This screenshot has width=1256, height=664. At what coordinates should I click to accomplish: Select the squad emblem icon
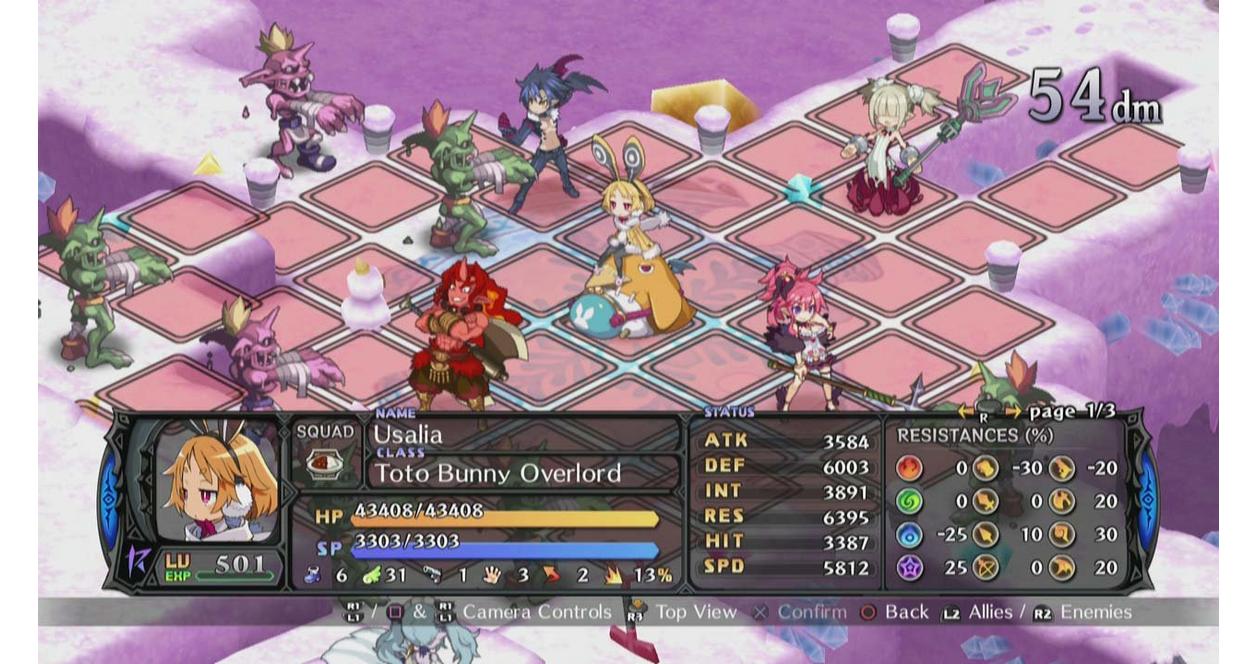tap(325, 463)
